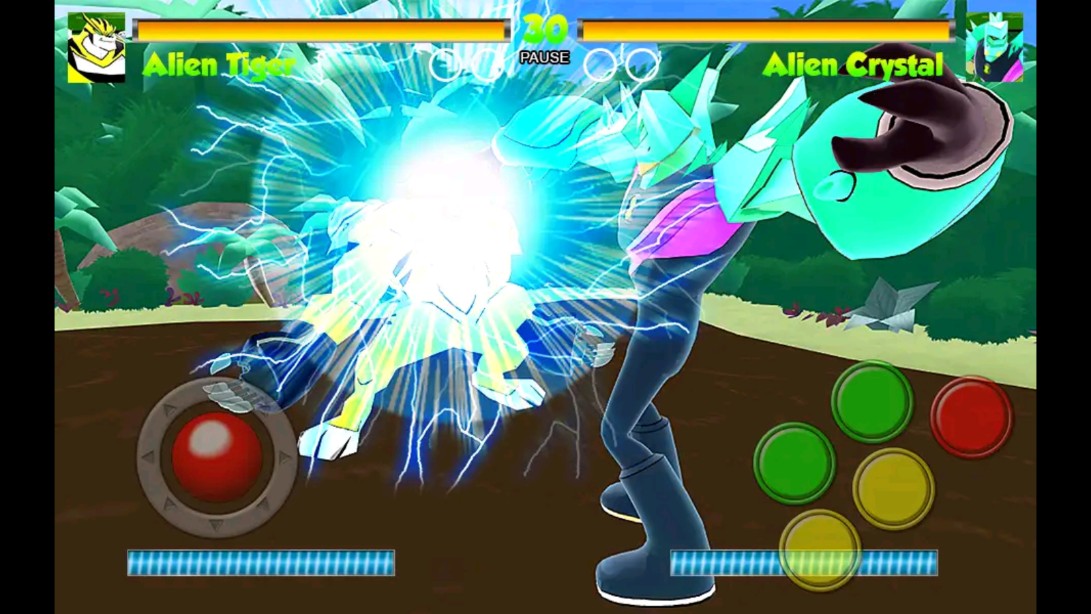Screen dimensions: 1091x614
Task: Tap the yellow button overlapping the blue energy bar
Action: (x=819, y=550)
